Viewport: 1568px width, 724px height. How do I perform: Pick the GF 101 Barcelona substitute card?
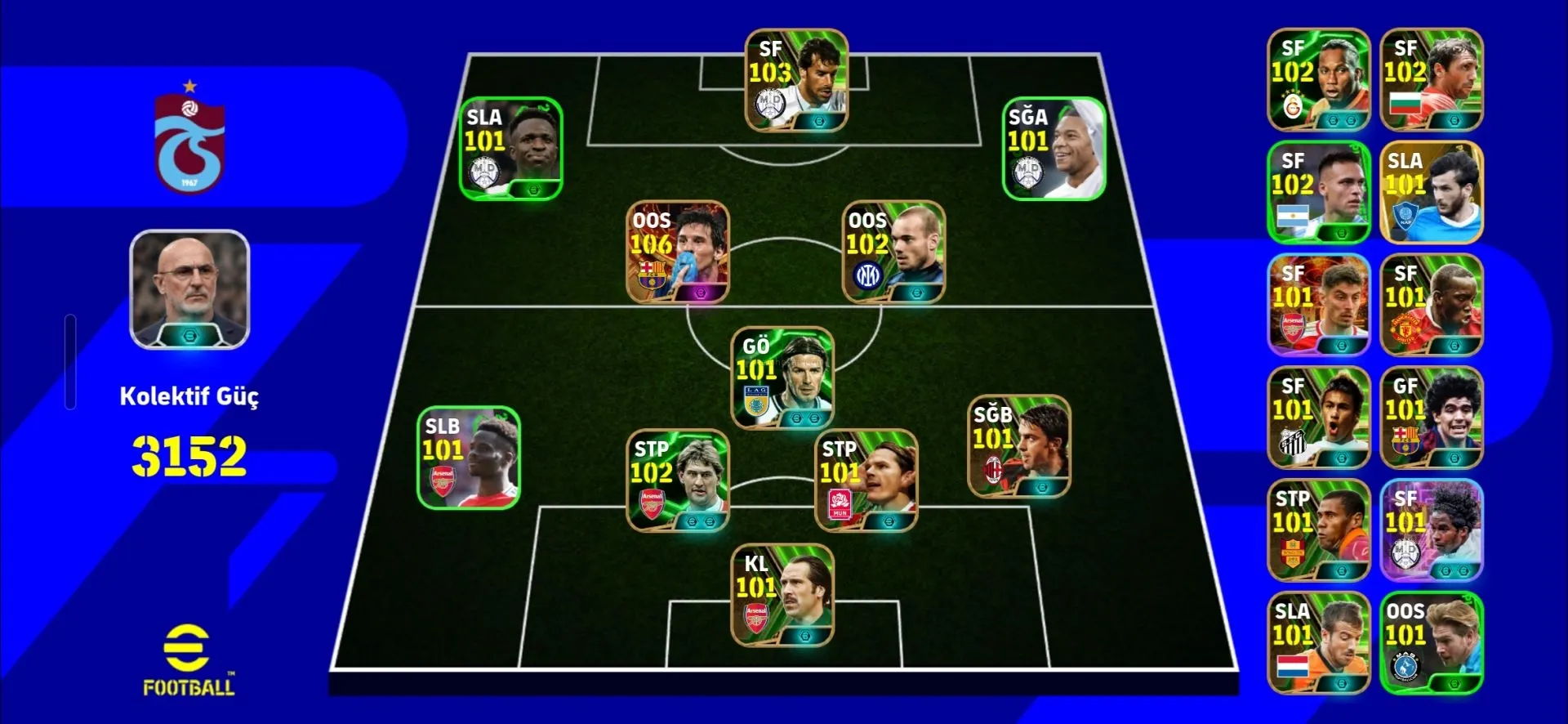point(1431,418)
